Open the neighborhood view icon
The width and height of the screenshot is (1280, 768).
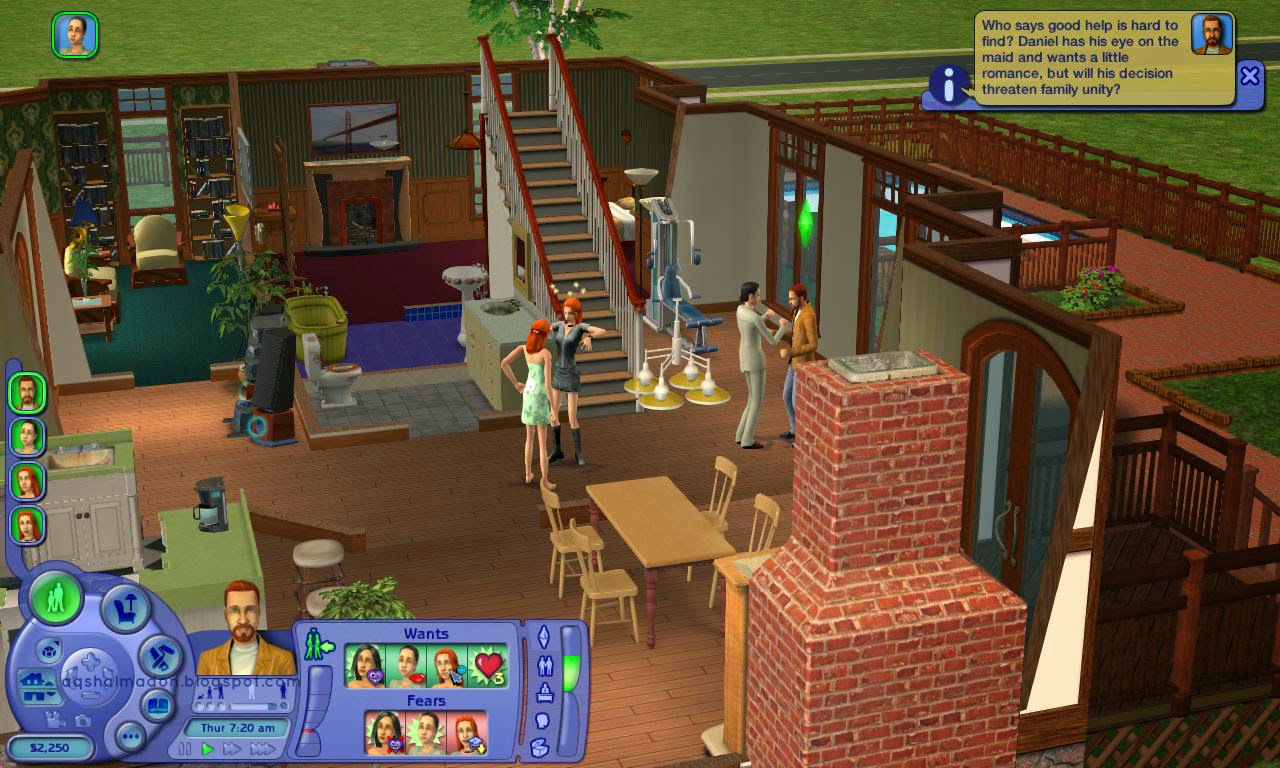click(x=49, y=649)
